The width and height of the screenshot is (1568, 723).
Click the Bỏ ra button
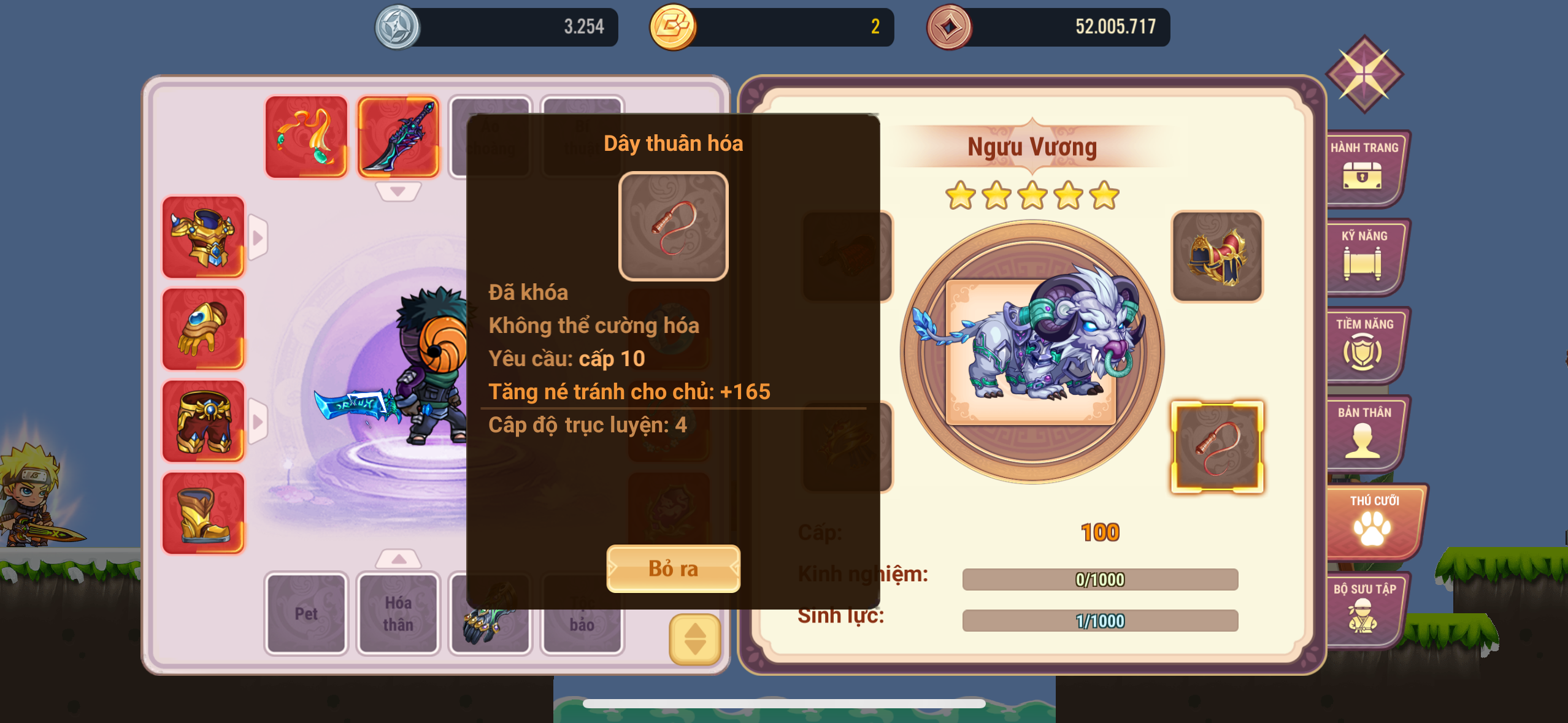click(x=673, y=568)
